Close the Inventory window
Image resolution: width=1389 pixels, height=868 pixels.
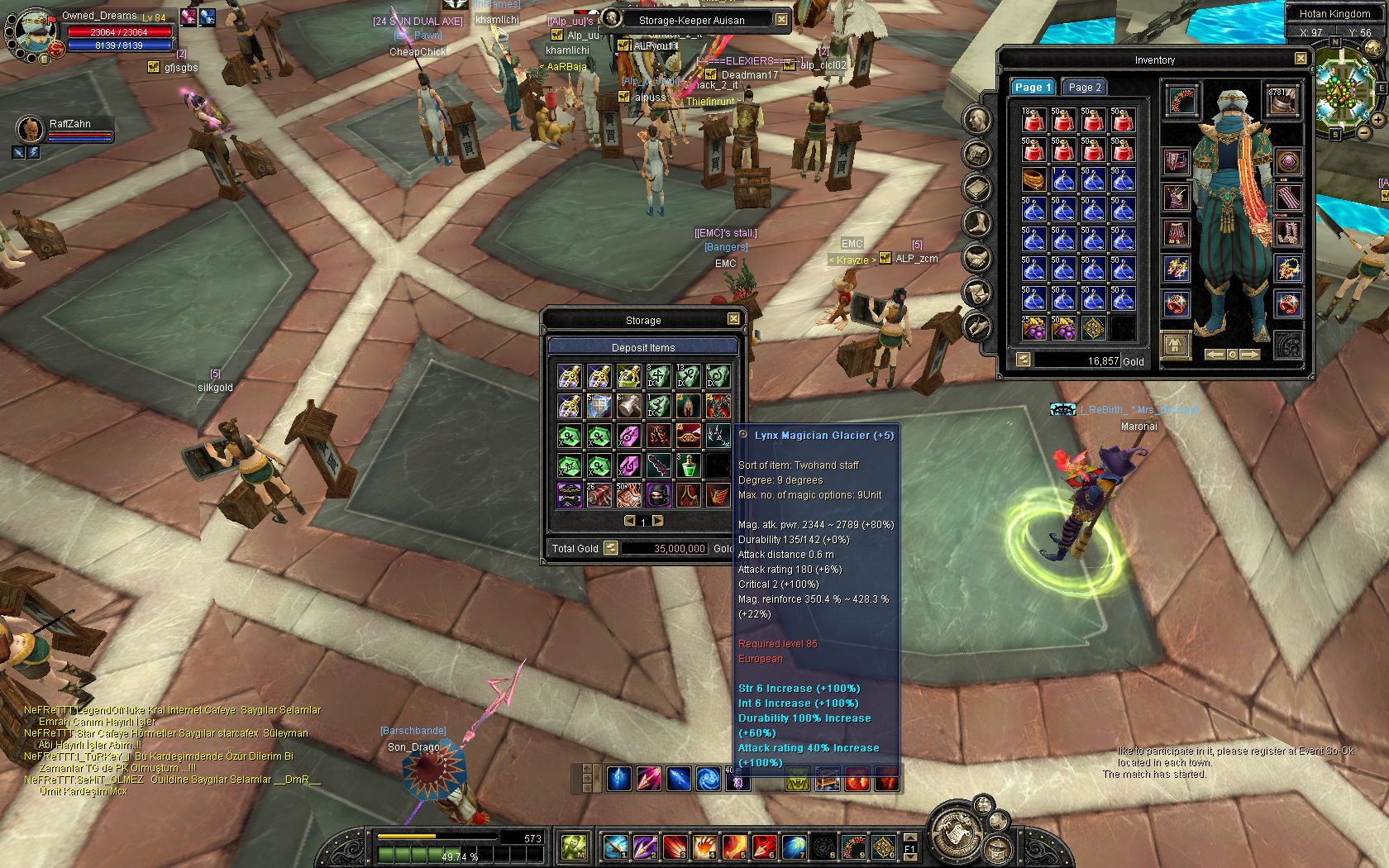[1301, 59]
